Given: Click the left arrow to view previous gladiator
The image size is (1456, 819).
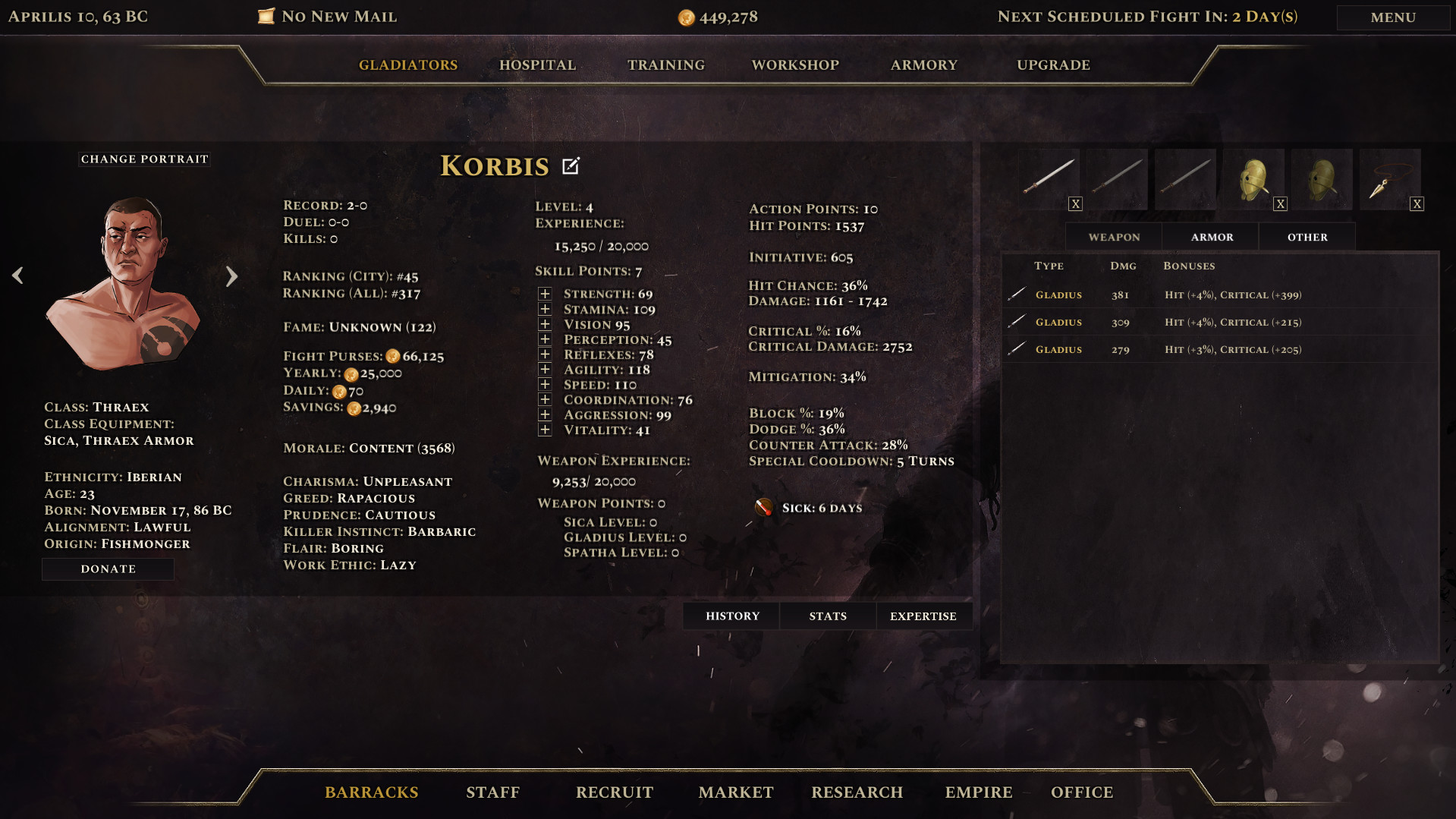Looking at the screenshot, I should tap(17, 276).
